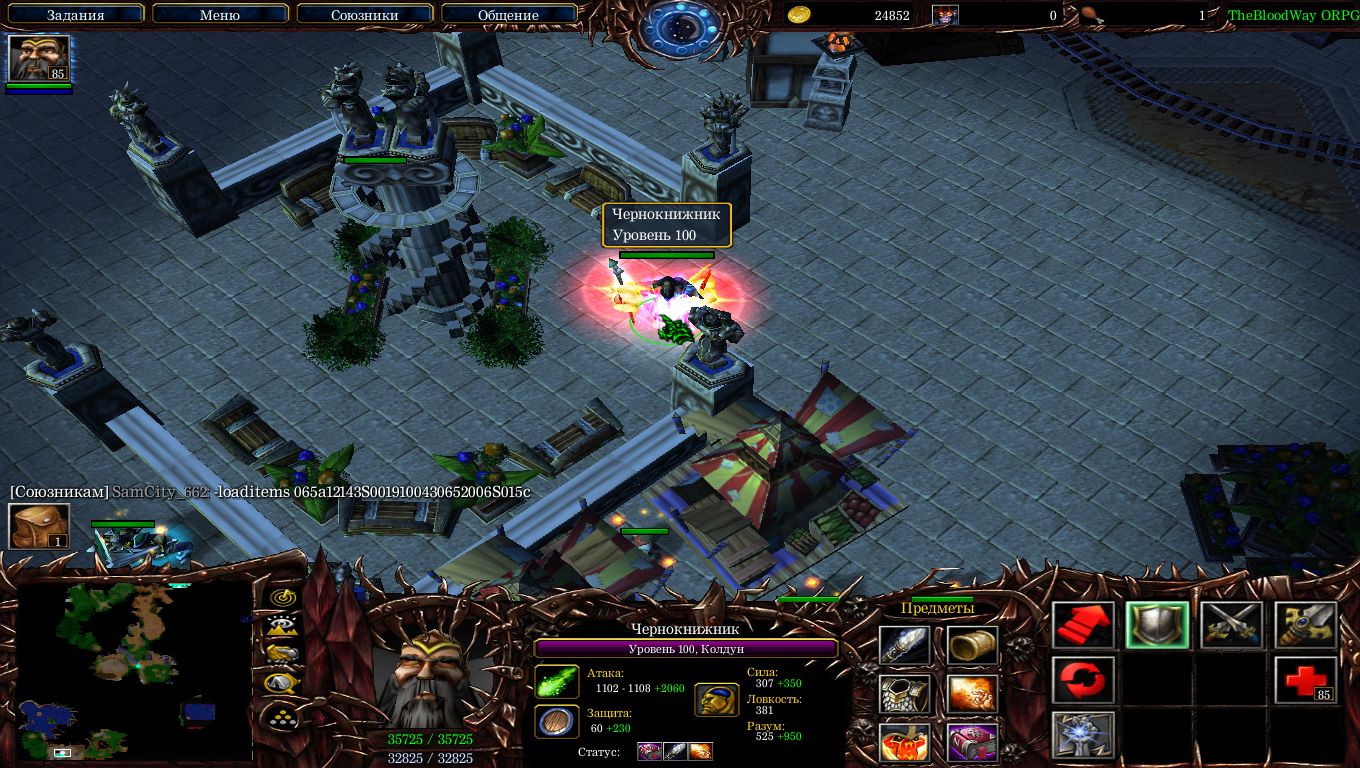This screenshot has width=1360, height=768.
Task: Activate the minimap signal ping button
Action: pos(284,597)
